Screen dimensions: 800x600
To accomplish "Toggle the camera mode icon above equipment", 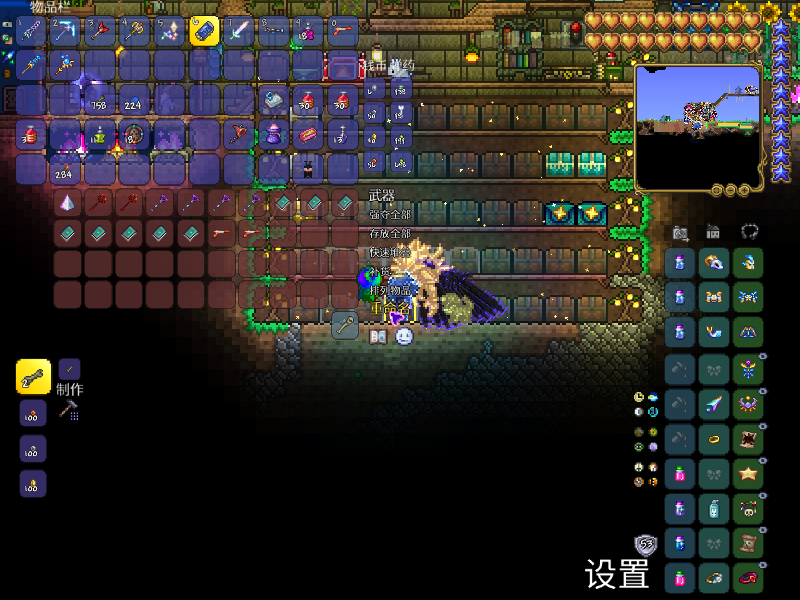I will (680, 232).
